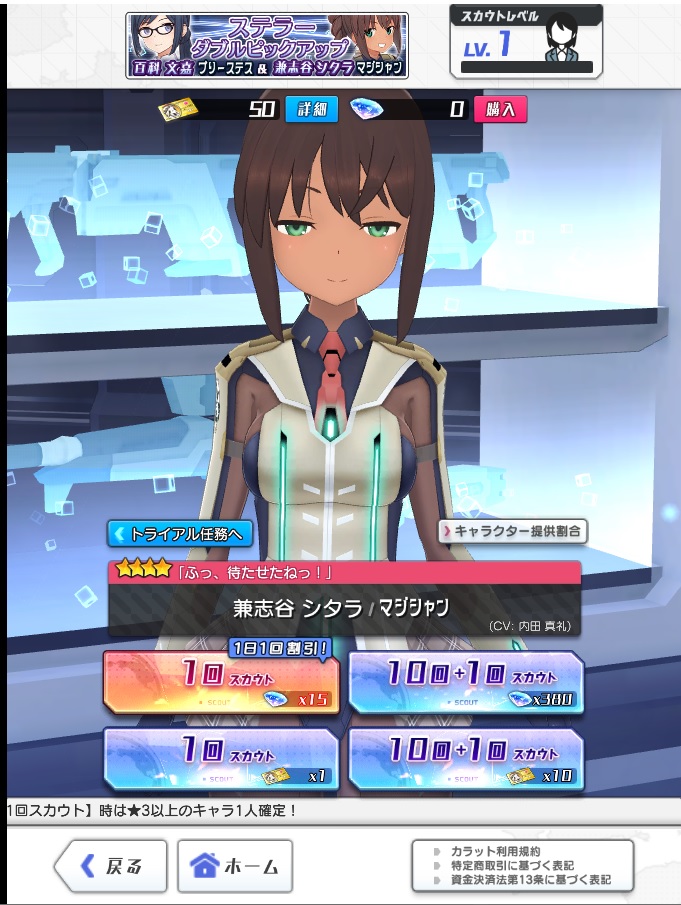Go to トライアル任務へ trial mission

179,533
